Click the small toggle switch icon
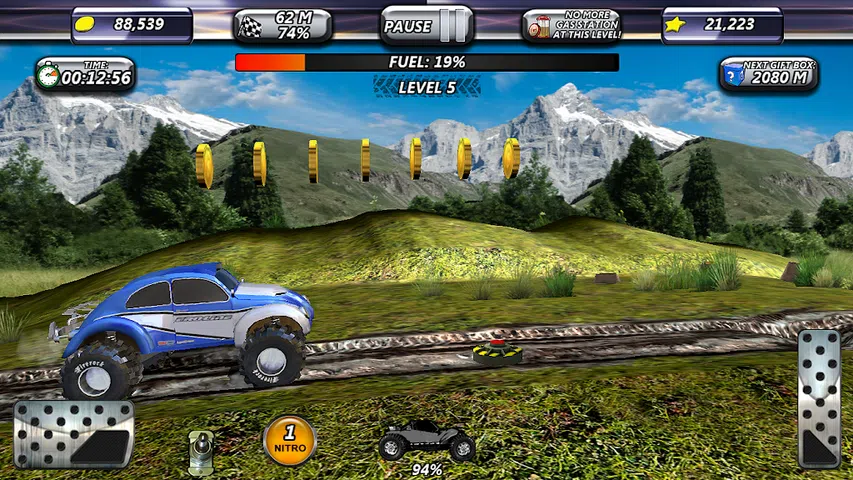 [202, 450]
